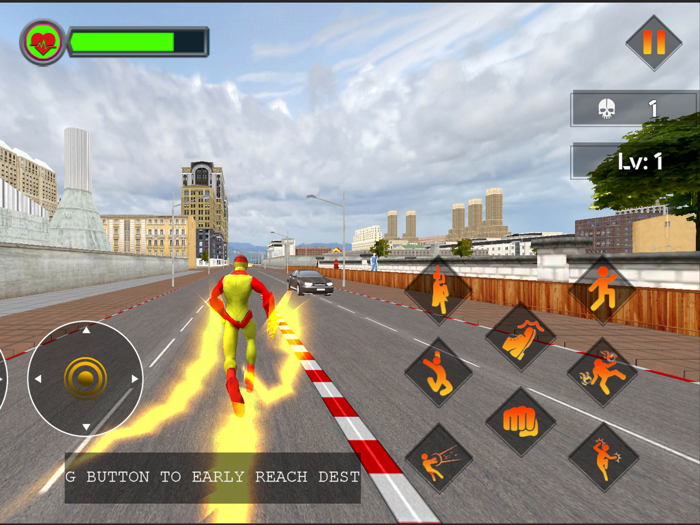This screenshot has height=525, width=700.
Task: Pause the game with the orange pause button
Action: coord(653,43)
